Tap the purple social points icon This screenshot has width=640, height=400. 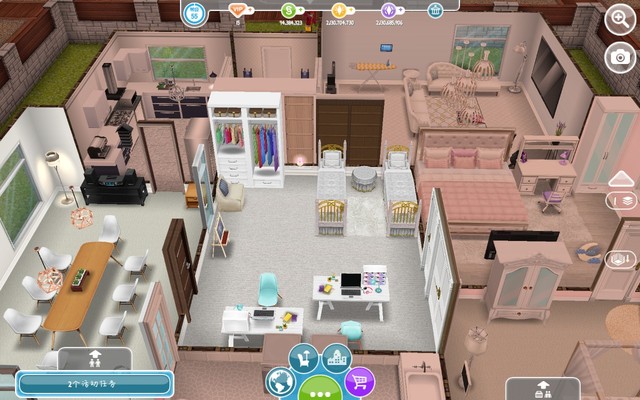tap(386, 10)
